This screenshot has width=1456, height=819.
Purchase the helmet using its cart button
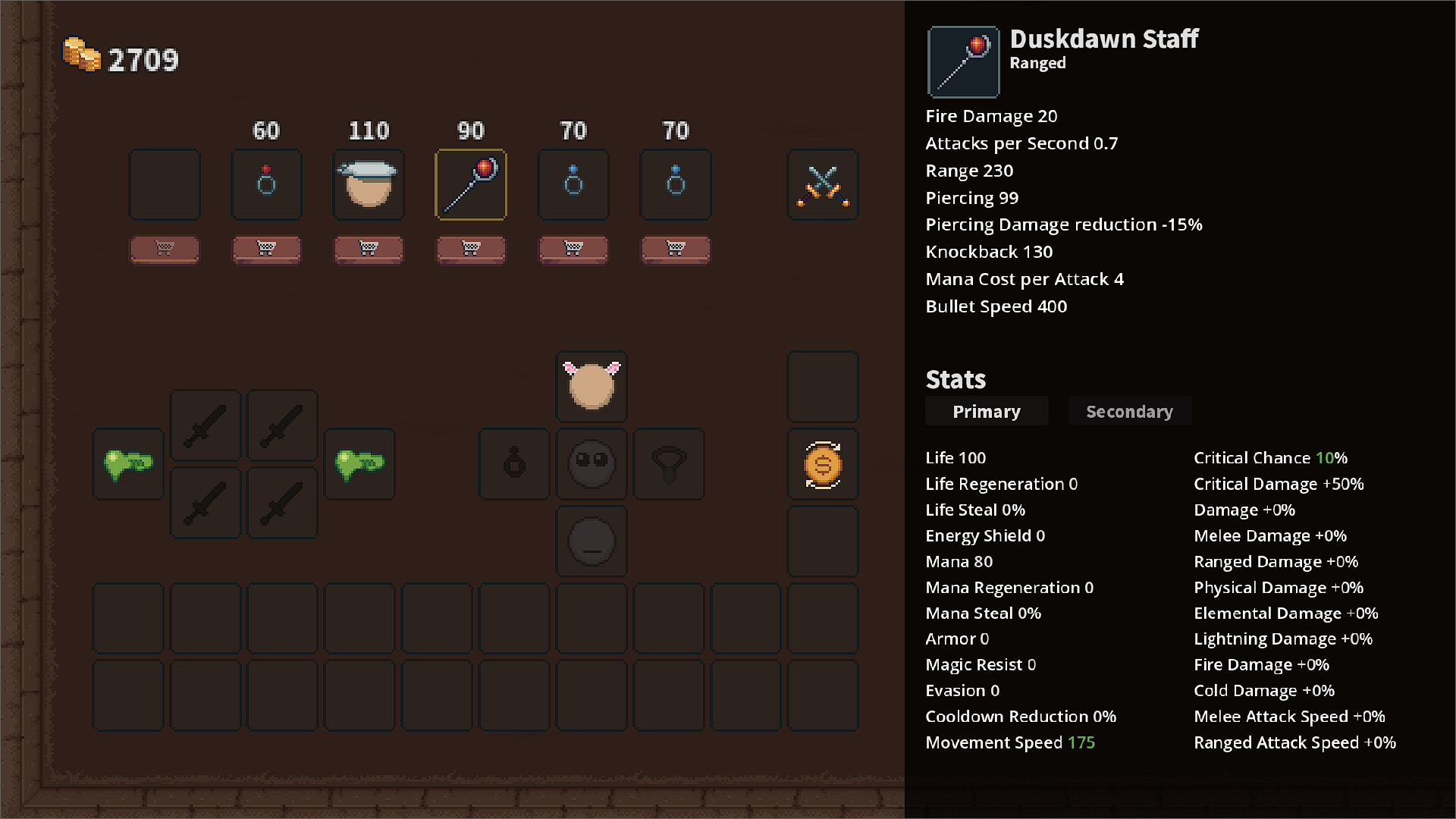point(368,249)
